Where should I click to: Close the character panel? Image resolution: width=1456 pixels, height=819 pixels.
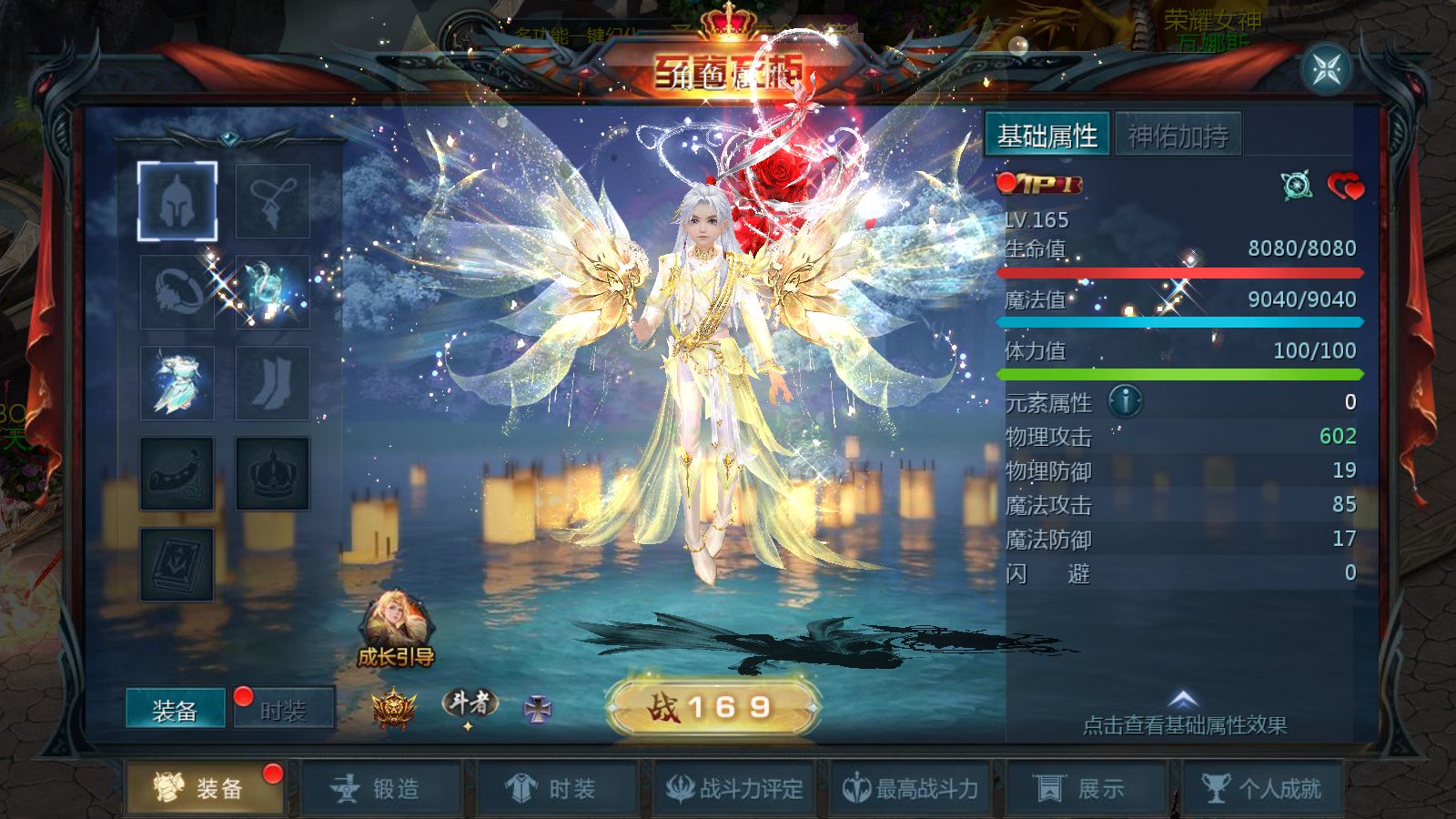1326,69
